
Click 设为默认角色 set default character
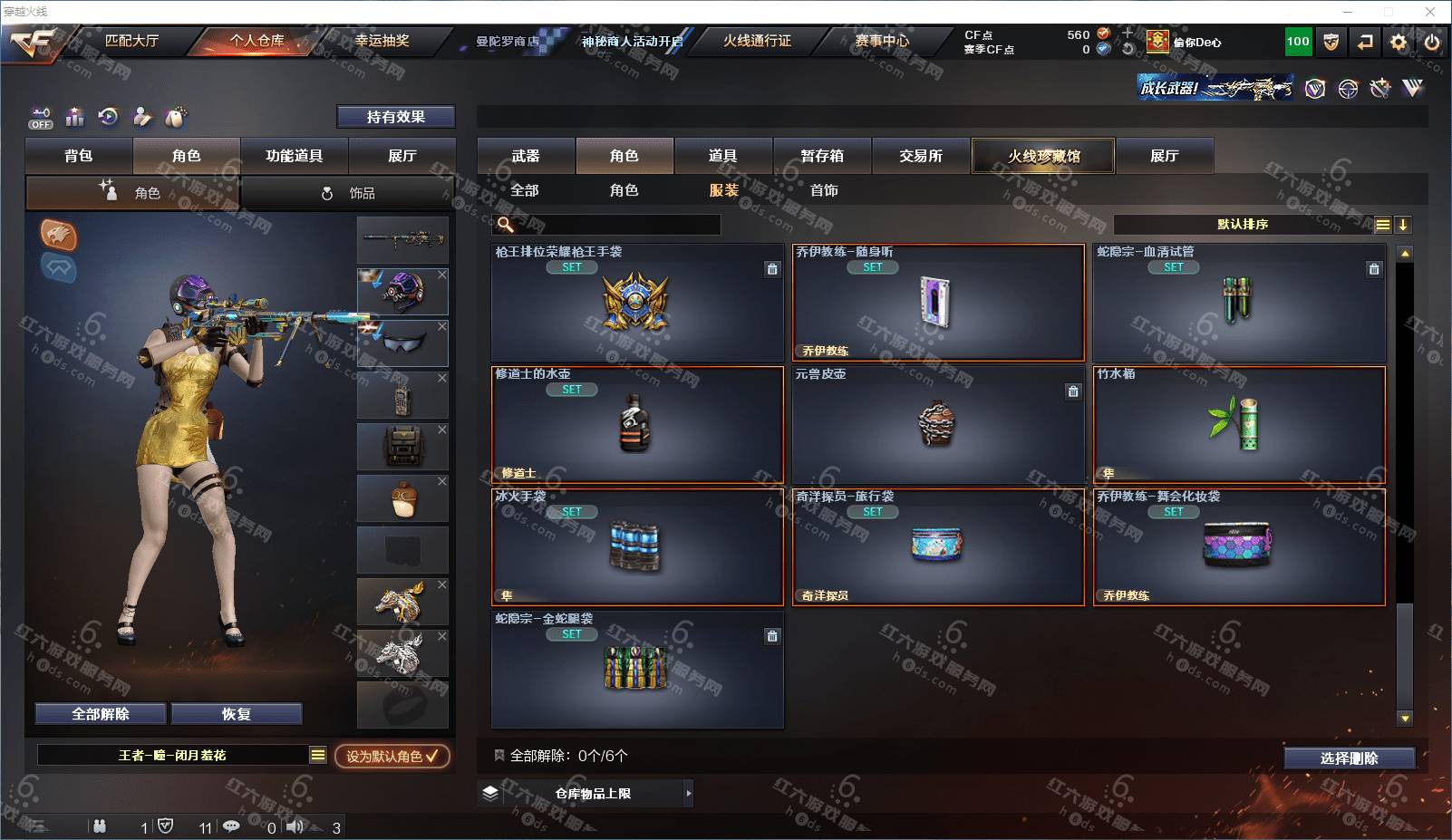[392, 756]
